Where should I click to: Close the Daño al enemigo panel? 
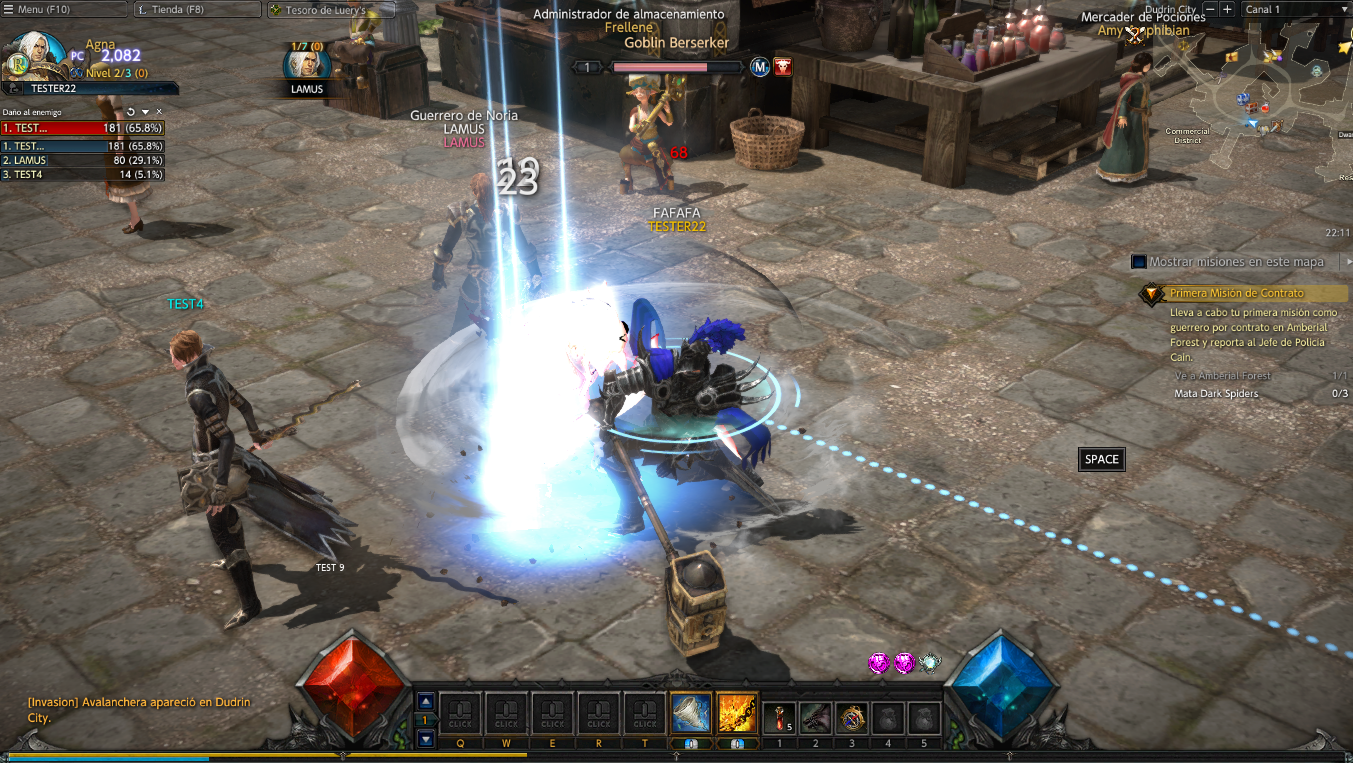click(159, 111)
